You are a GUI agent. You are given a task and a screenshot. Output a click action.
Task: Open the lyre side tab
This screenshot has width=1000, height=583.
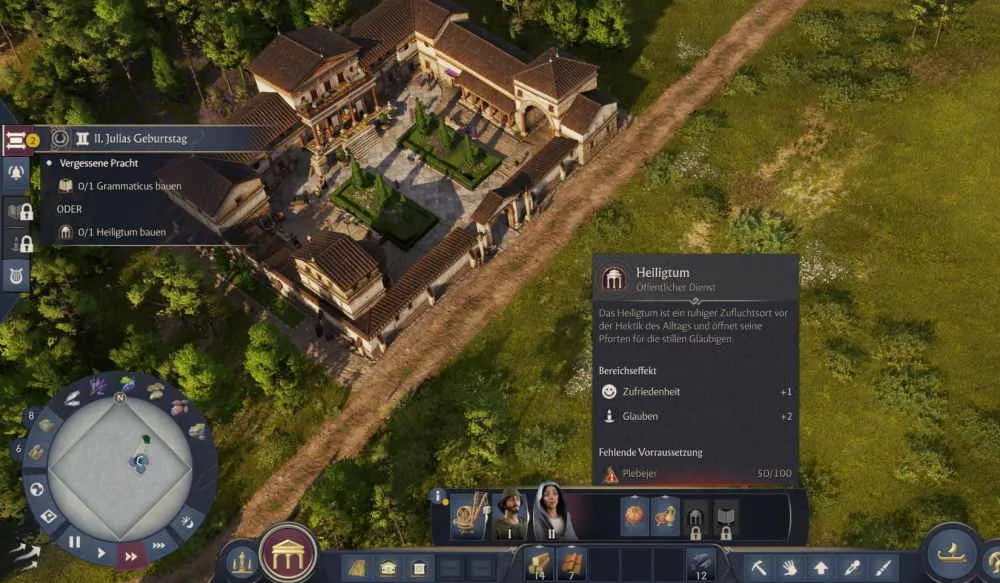click(x=16, y=275)
